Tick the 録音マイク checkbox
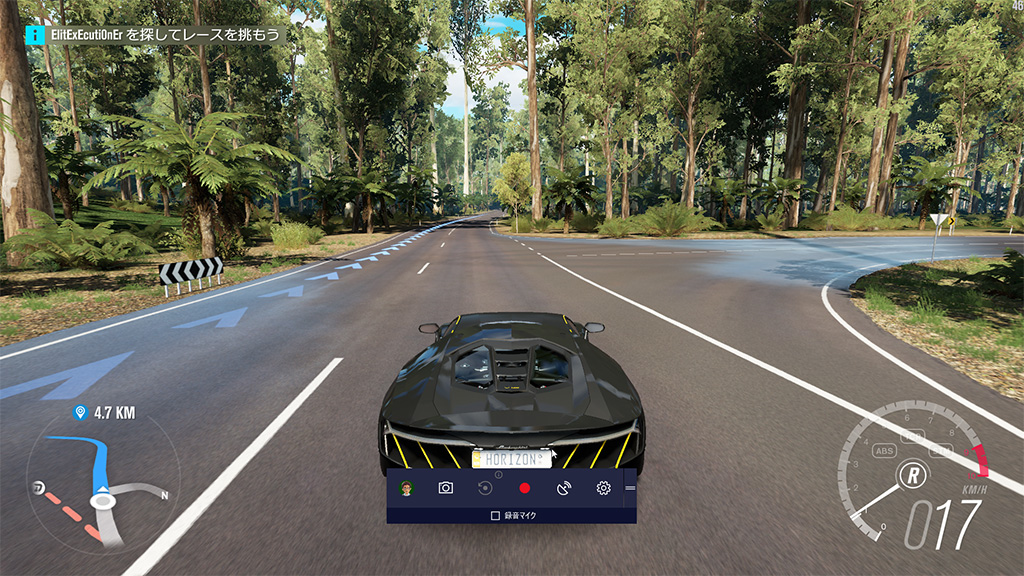This screenshot has height=576, width=1024. [x=495, y=516]
